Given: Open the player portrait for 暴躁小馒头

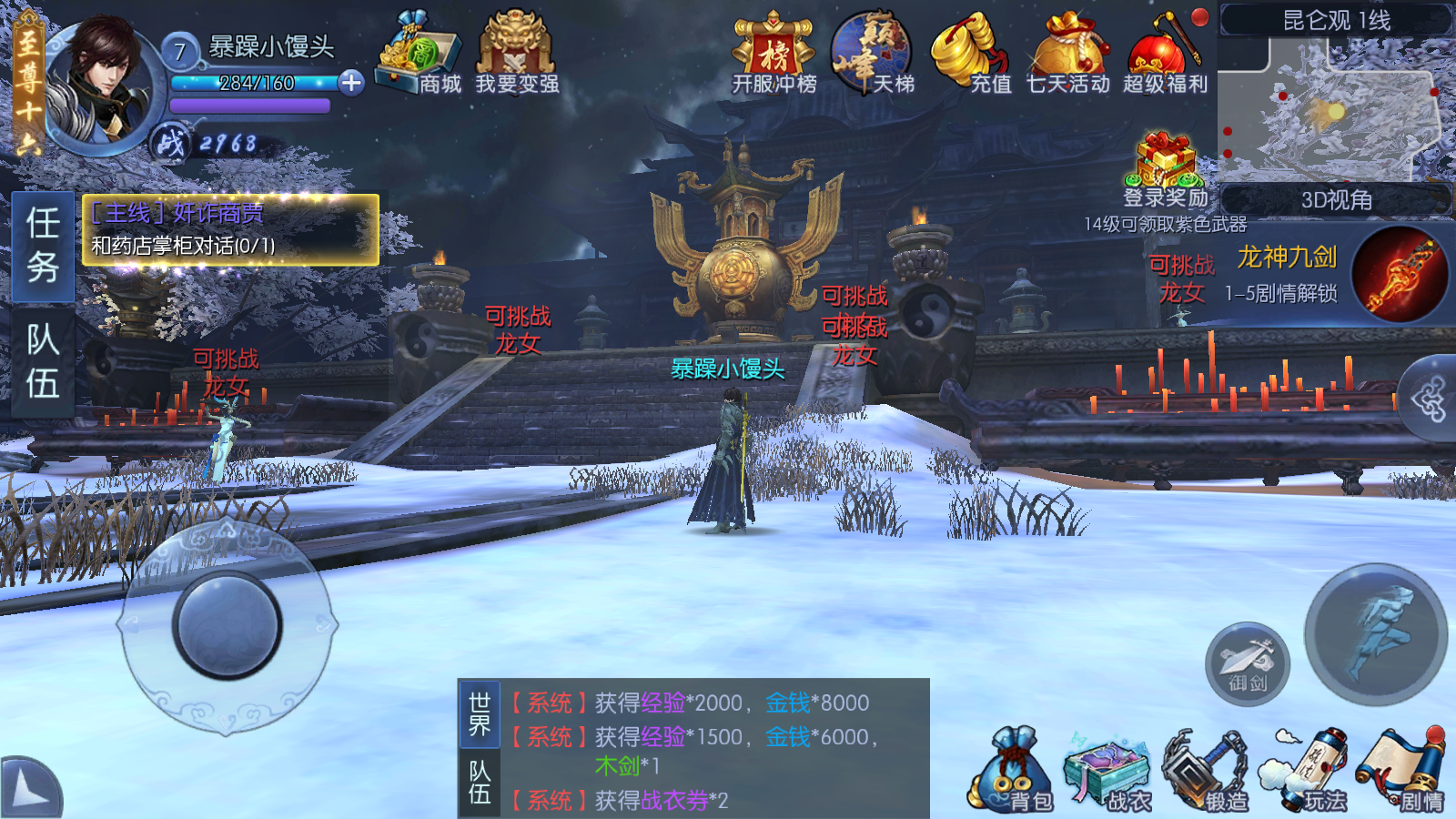Looking at the screenshot, I should [102, 84].
